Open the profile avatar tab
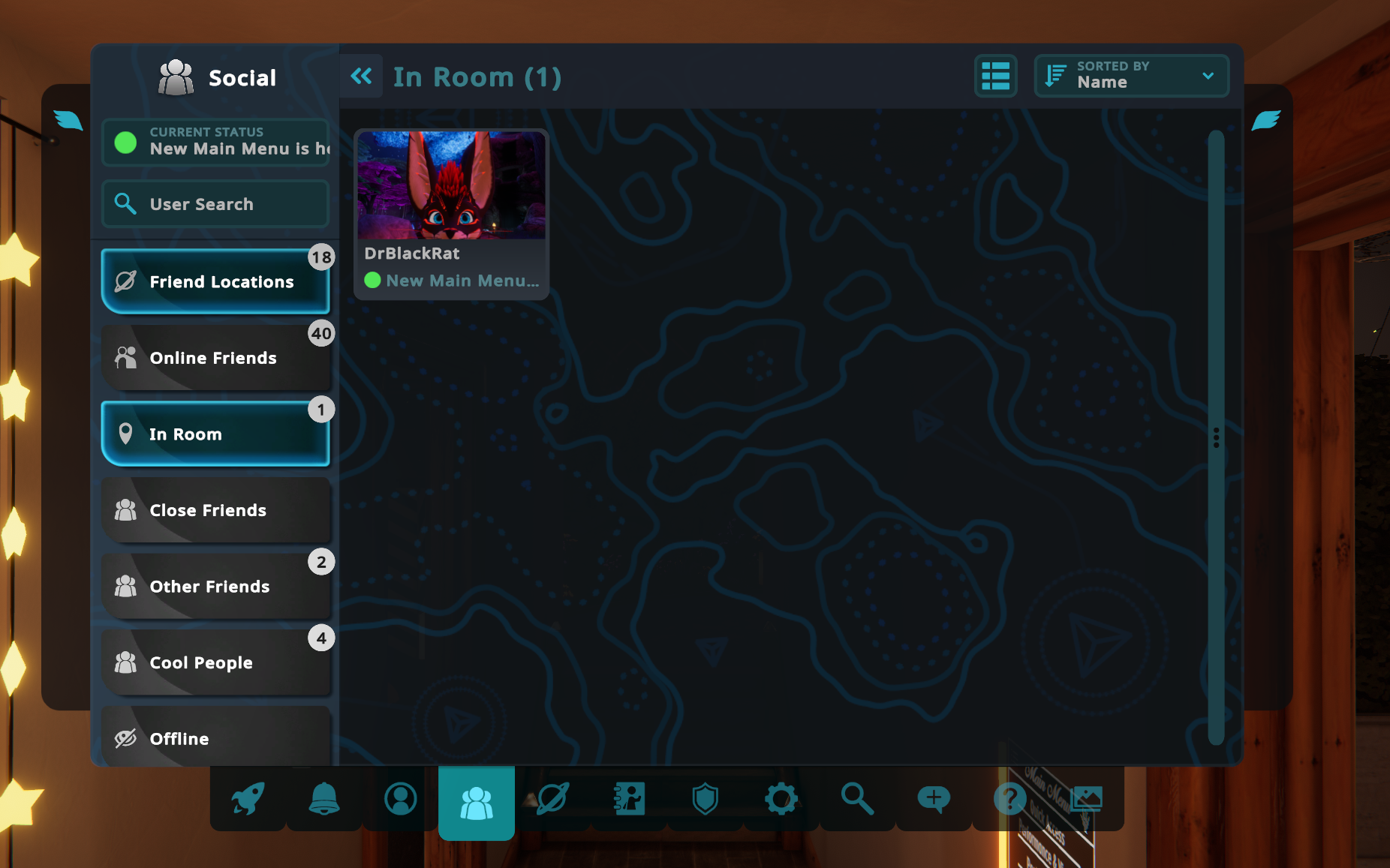Image resolution: width=1390 pixels, height=868 pixels. click(400, 798)
